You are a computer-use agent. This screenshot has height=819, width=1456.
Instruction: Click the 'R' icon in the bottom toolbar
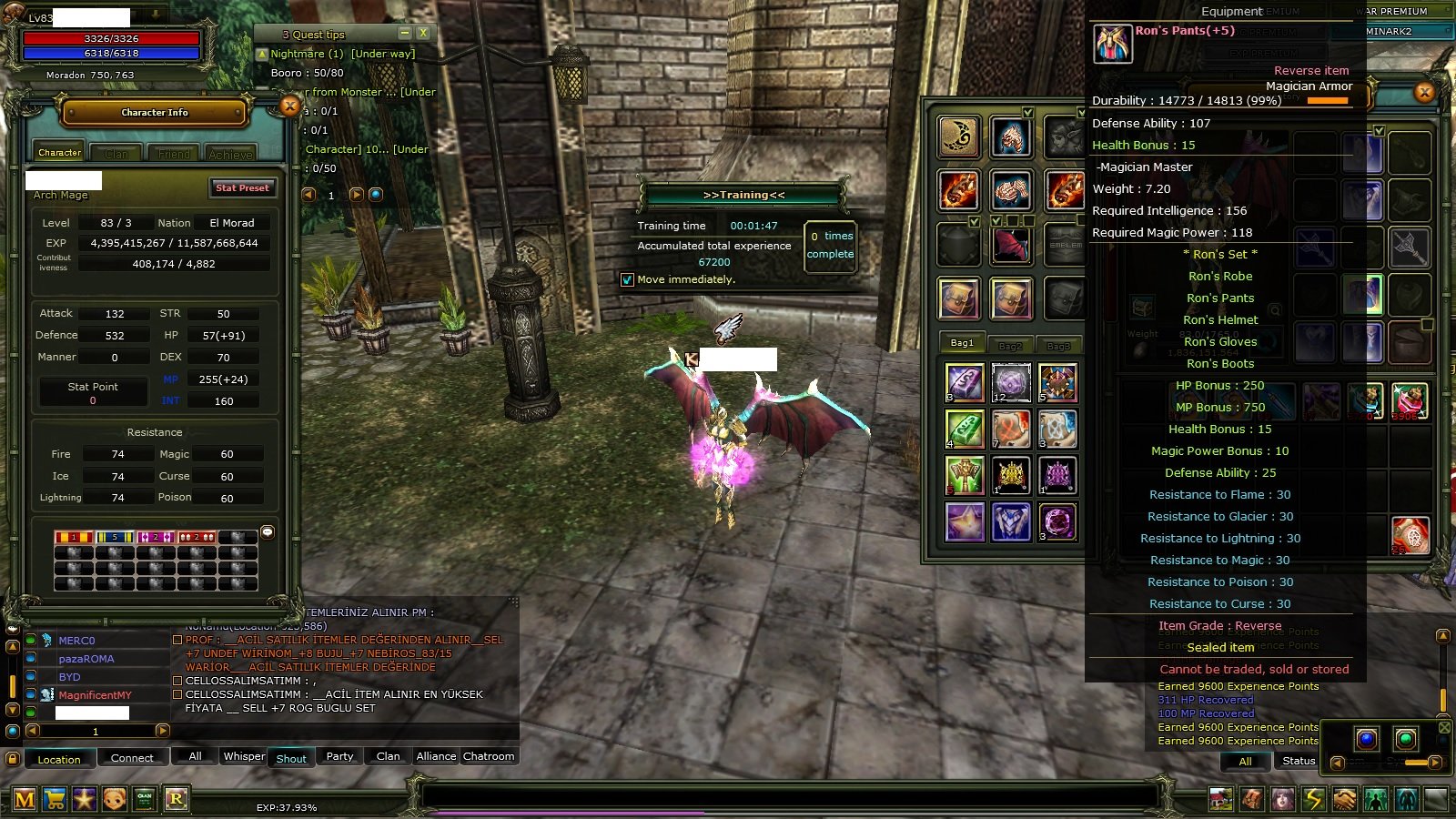176,799
